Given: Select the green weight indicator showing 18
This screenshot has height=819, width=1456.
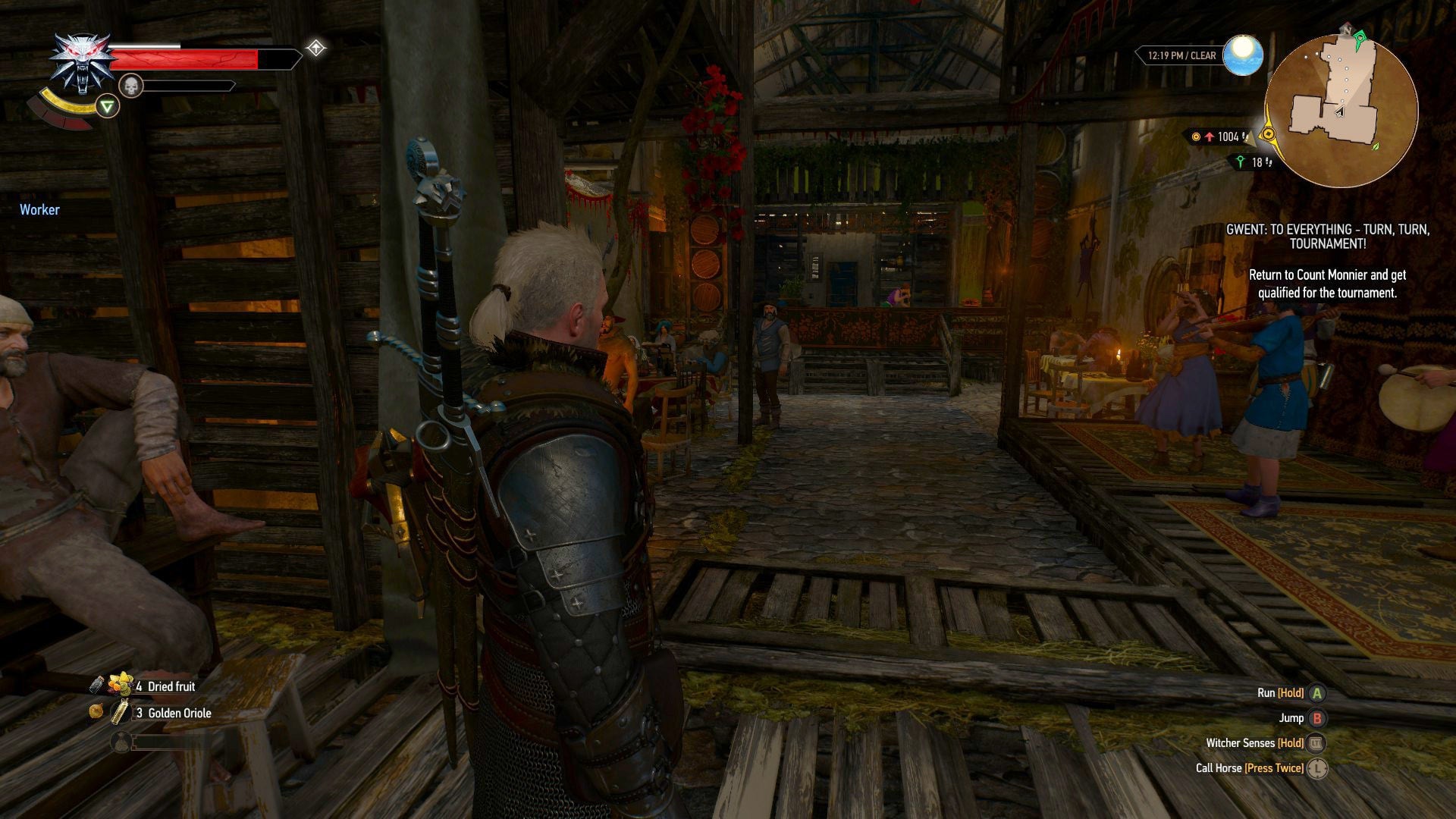Looking at the screenshot, I should pyautogui.click(x=1248, y=162).
